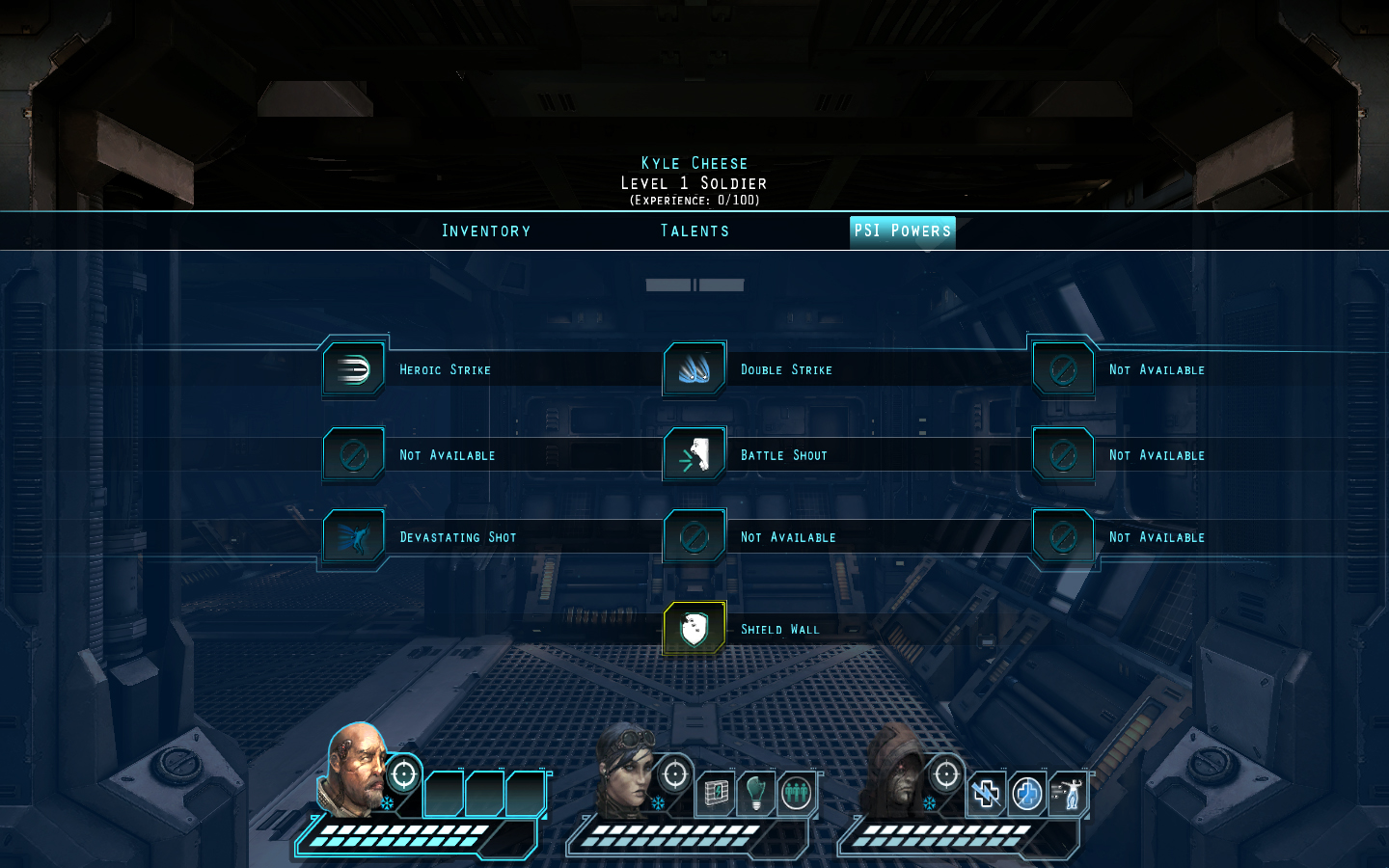Select the Heroic Strike psi power

tap(354, 368)
